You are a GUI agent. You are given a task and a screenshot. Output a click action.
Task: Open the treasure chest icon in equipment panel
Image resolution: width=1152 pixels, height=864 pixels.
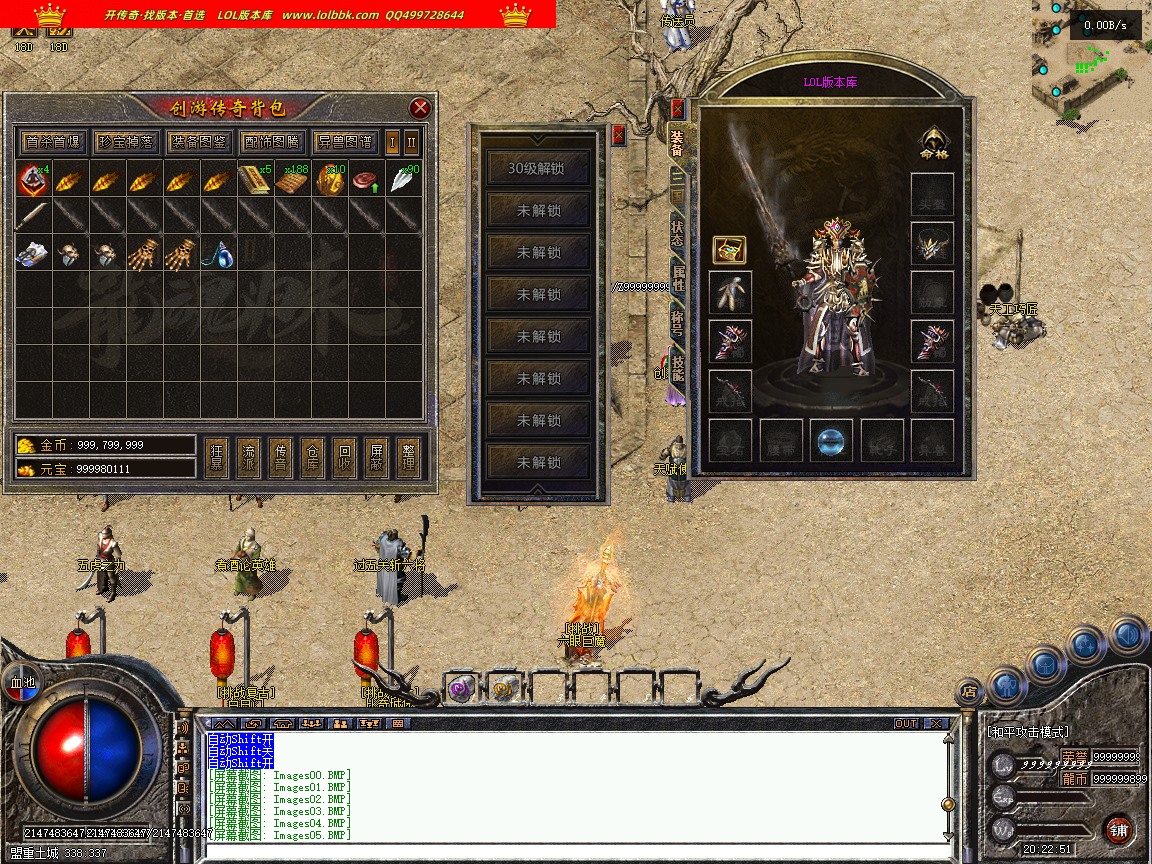[x=729, y=249]
